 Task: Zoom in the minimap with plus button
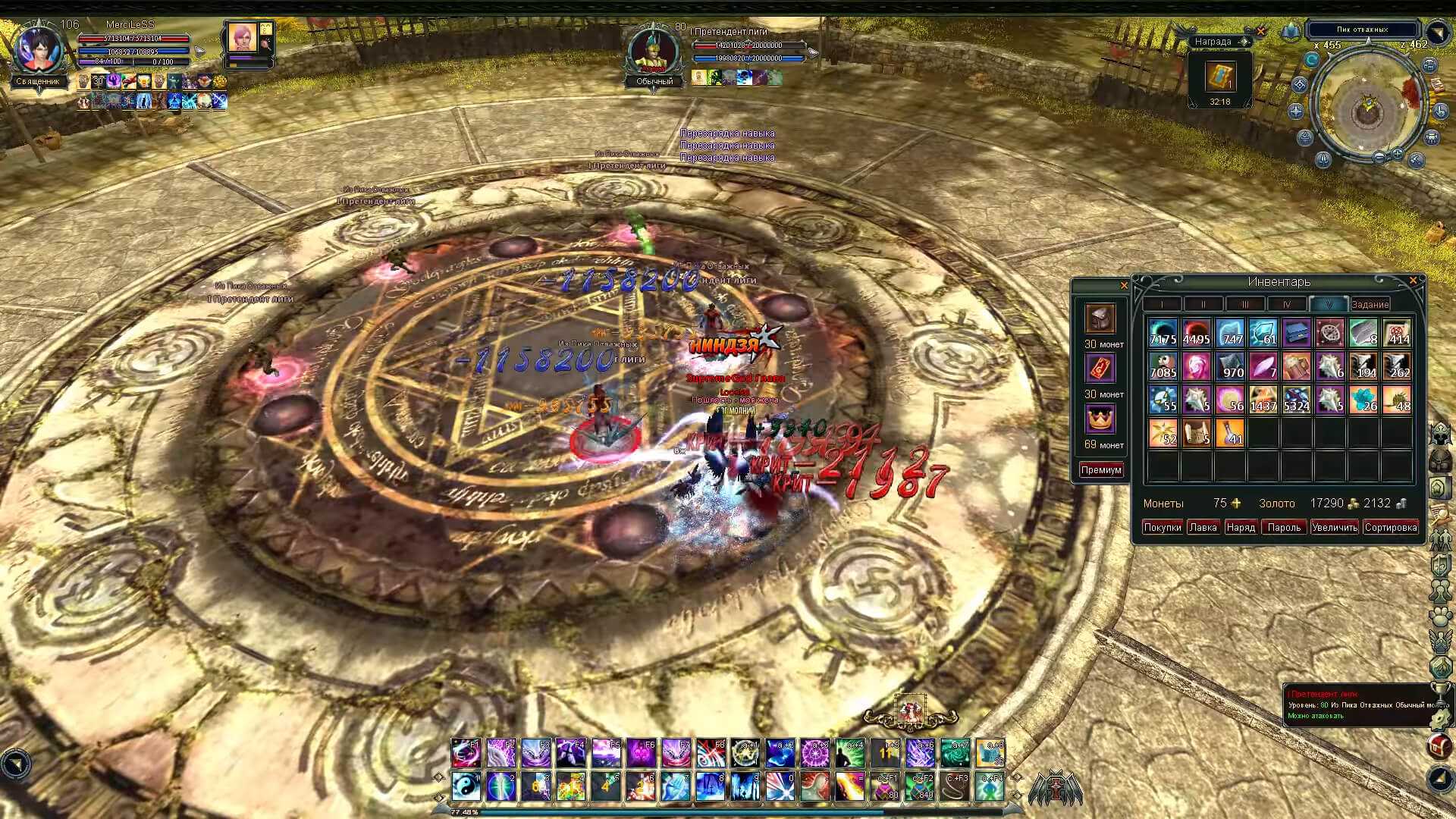tap(1398, 155)
